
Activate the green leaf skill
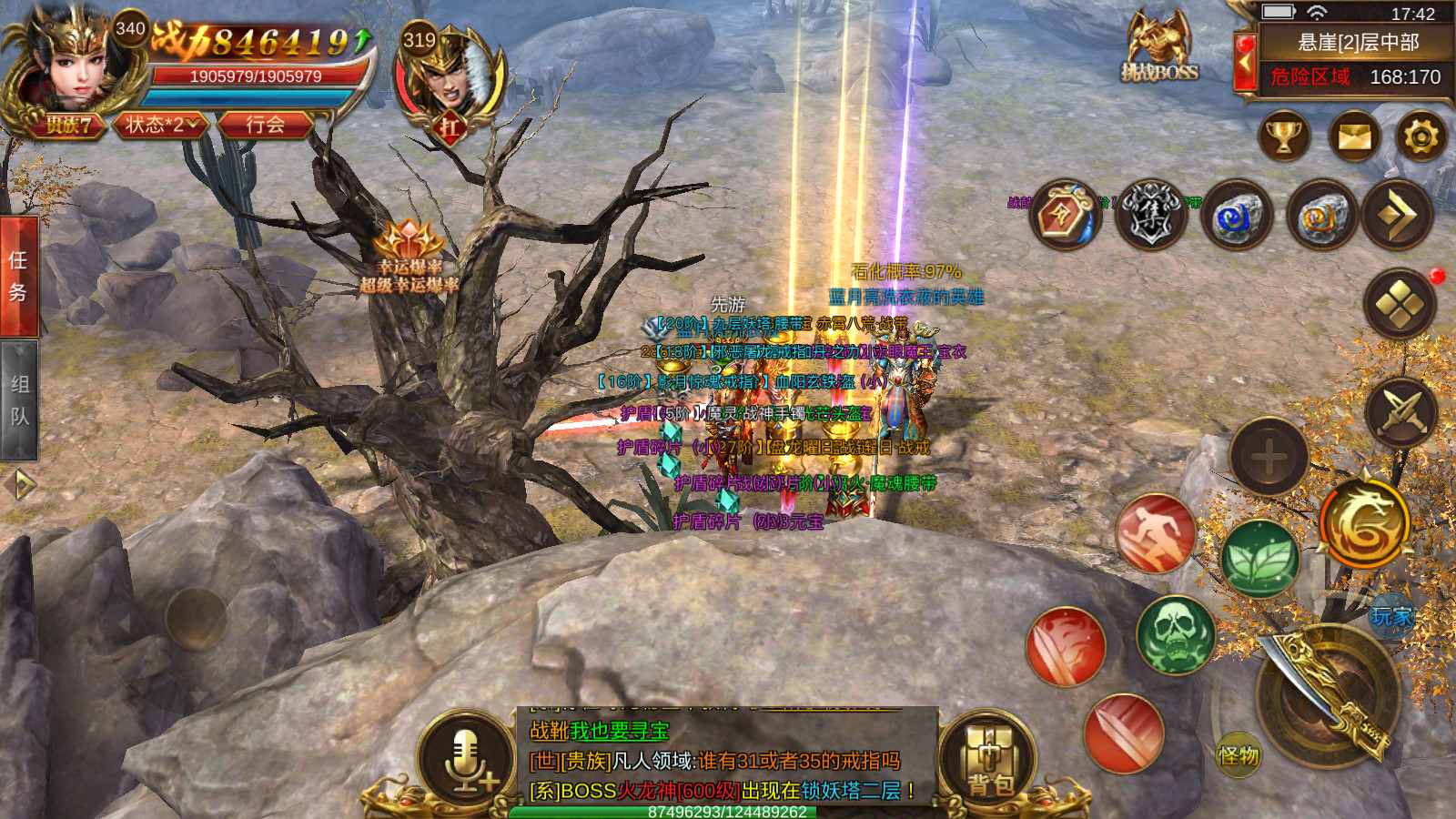(1259, 558)
